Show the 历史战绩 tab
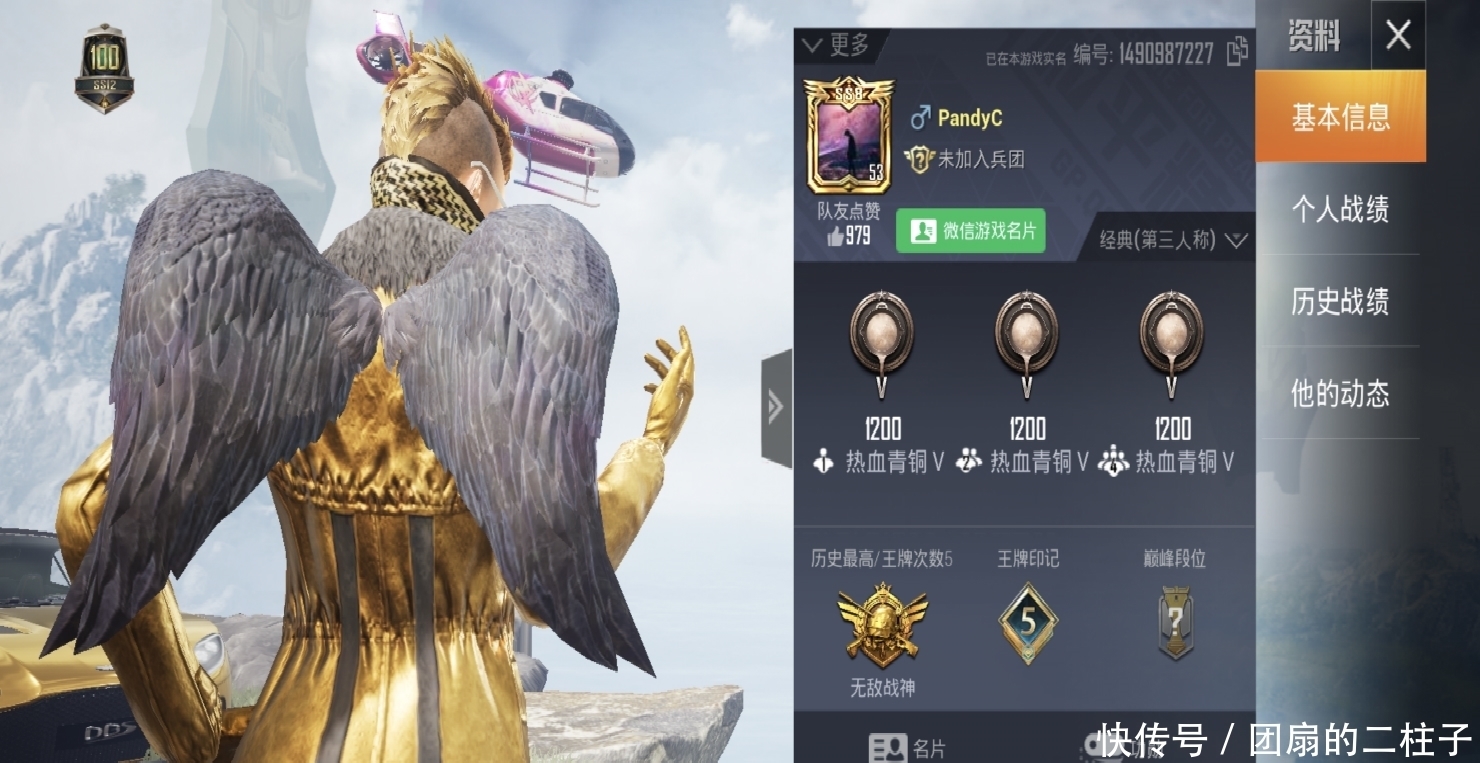Screen dimensions: 1480x763 pos(1339,301)
